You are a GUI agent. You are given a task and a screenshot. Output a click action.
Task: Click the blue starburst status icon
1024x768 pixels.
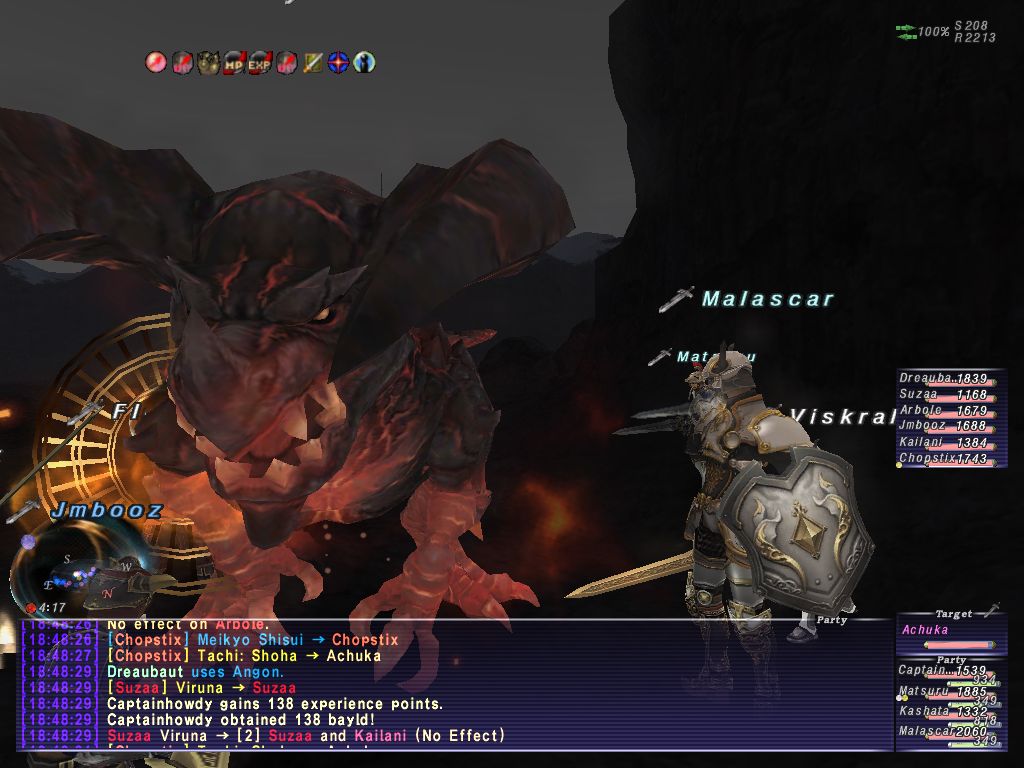pyautogui.click(x=339, y=63)
